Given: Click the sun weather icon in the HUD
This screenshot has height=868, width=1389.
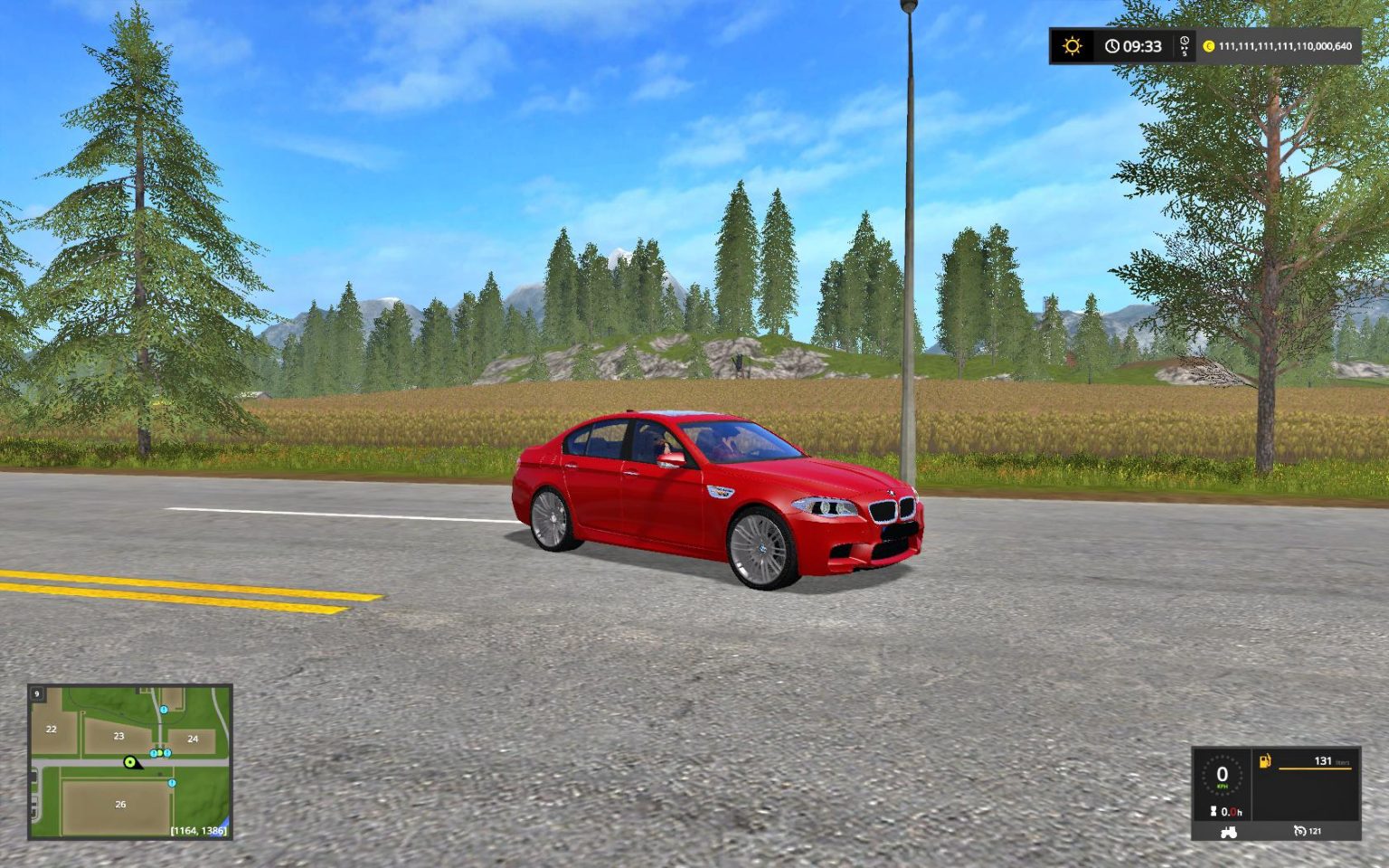Looking at the screenshot, I should (x=1071, y=46).
